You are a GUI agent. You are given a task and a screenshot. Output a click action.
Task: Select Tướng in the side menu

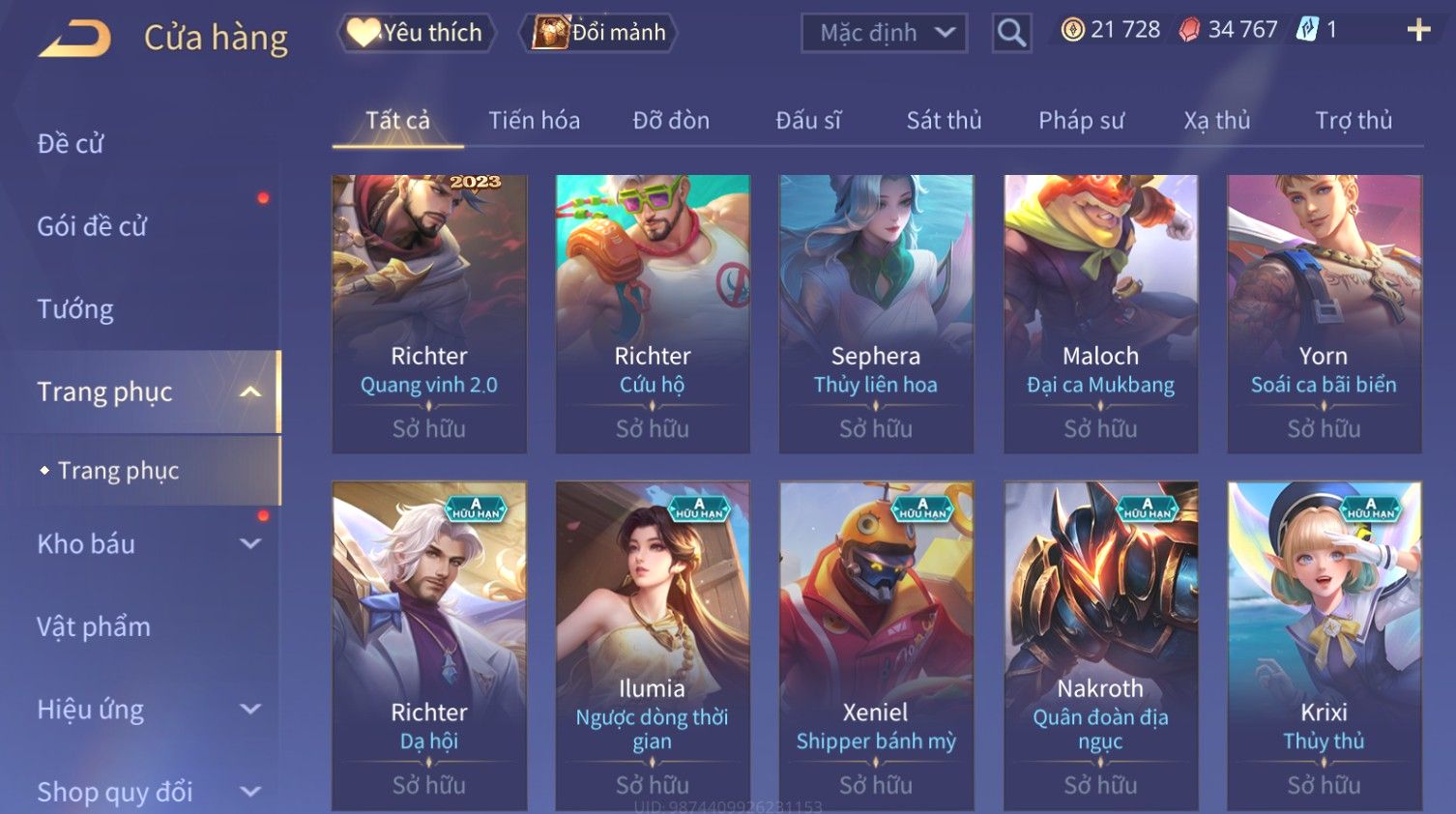point(75,309)
